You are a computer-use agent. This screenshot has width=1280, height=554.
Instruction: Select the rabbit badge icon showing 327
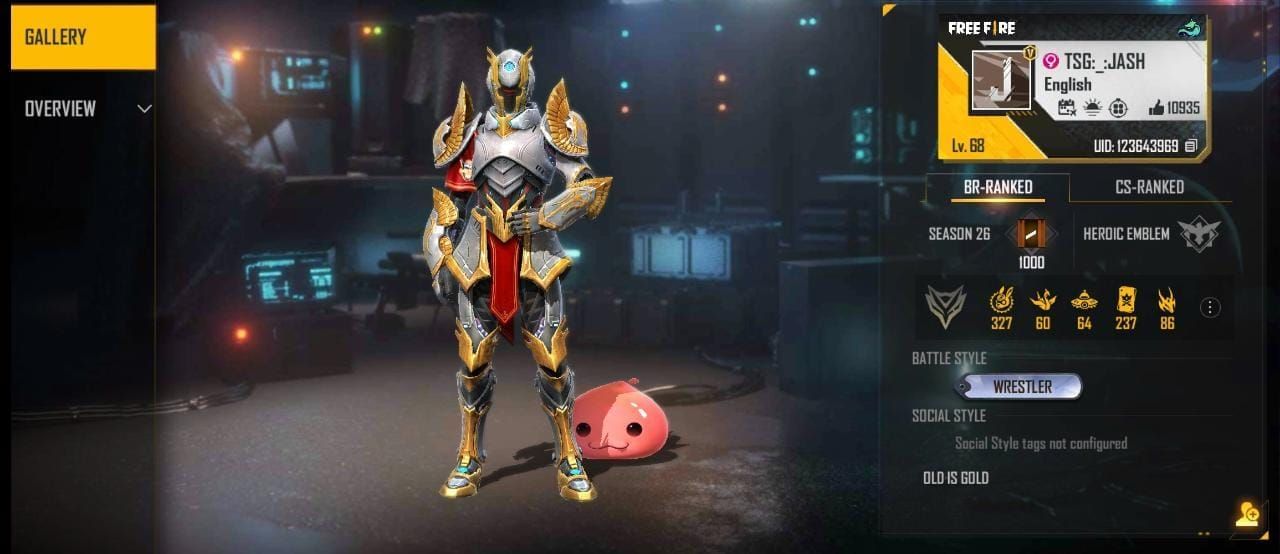click(x=1001, y=300)
